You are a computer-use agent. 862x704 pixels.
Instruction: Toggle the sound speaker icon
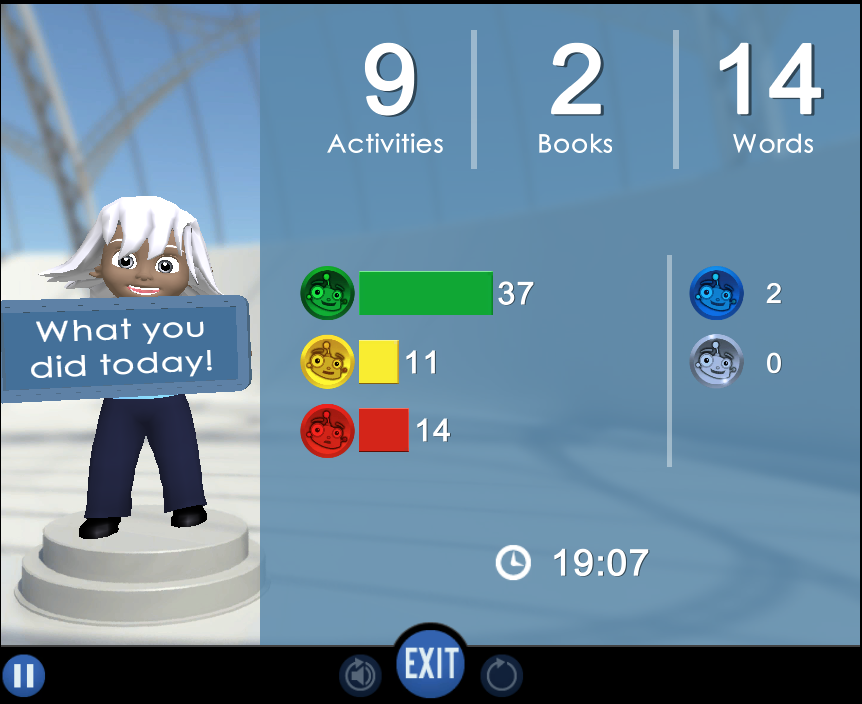click(x=360, y=677)
